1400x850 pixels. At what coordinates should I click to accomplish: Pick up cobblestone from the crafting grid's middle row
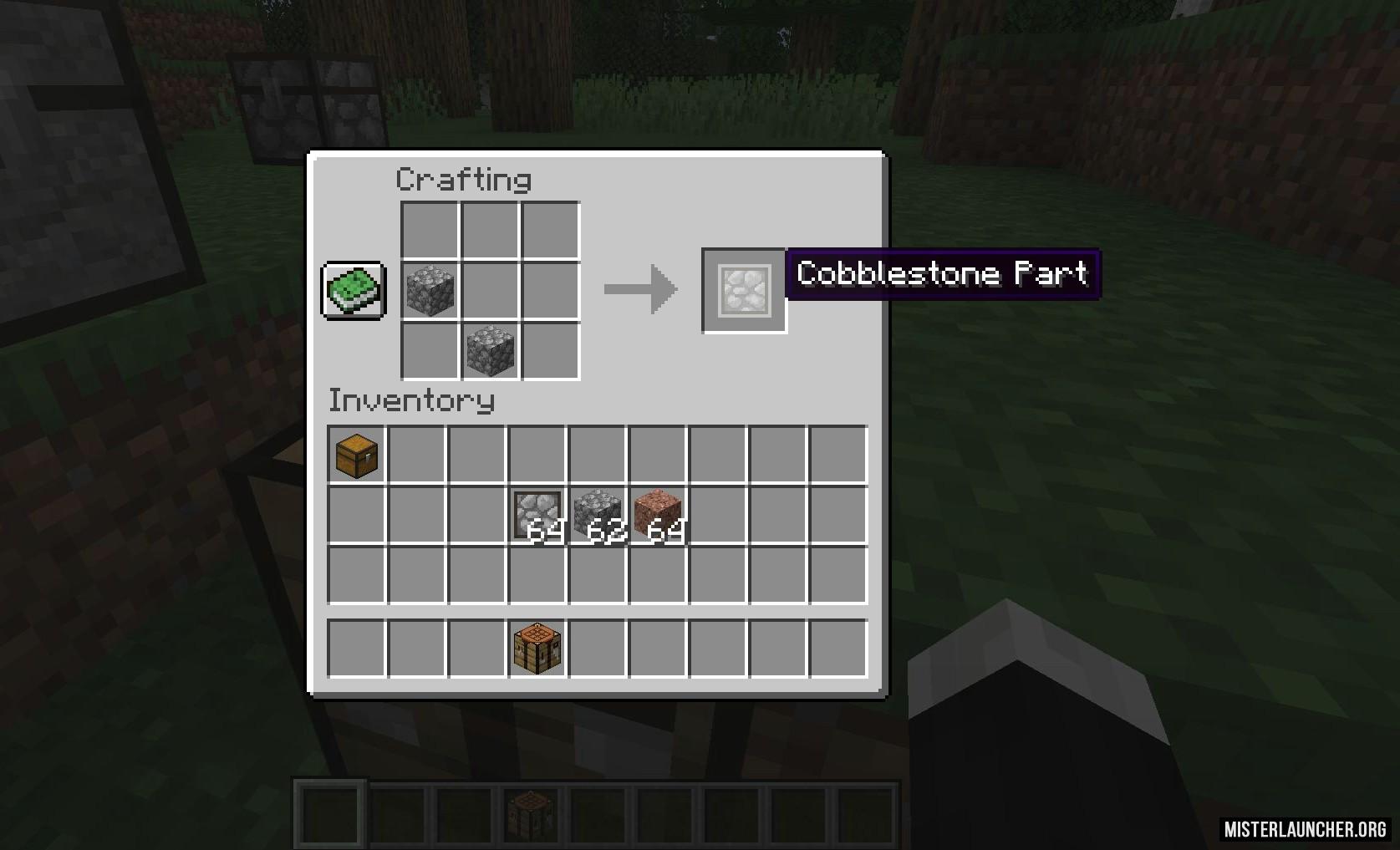coord(430,291)
